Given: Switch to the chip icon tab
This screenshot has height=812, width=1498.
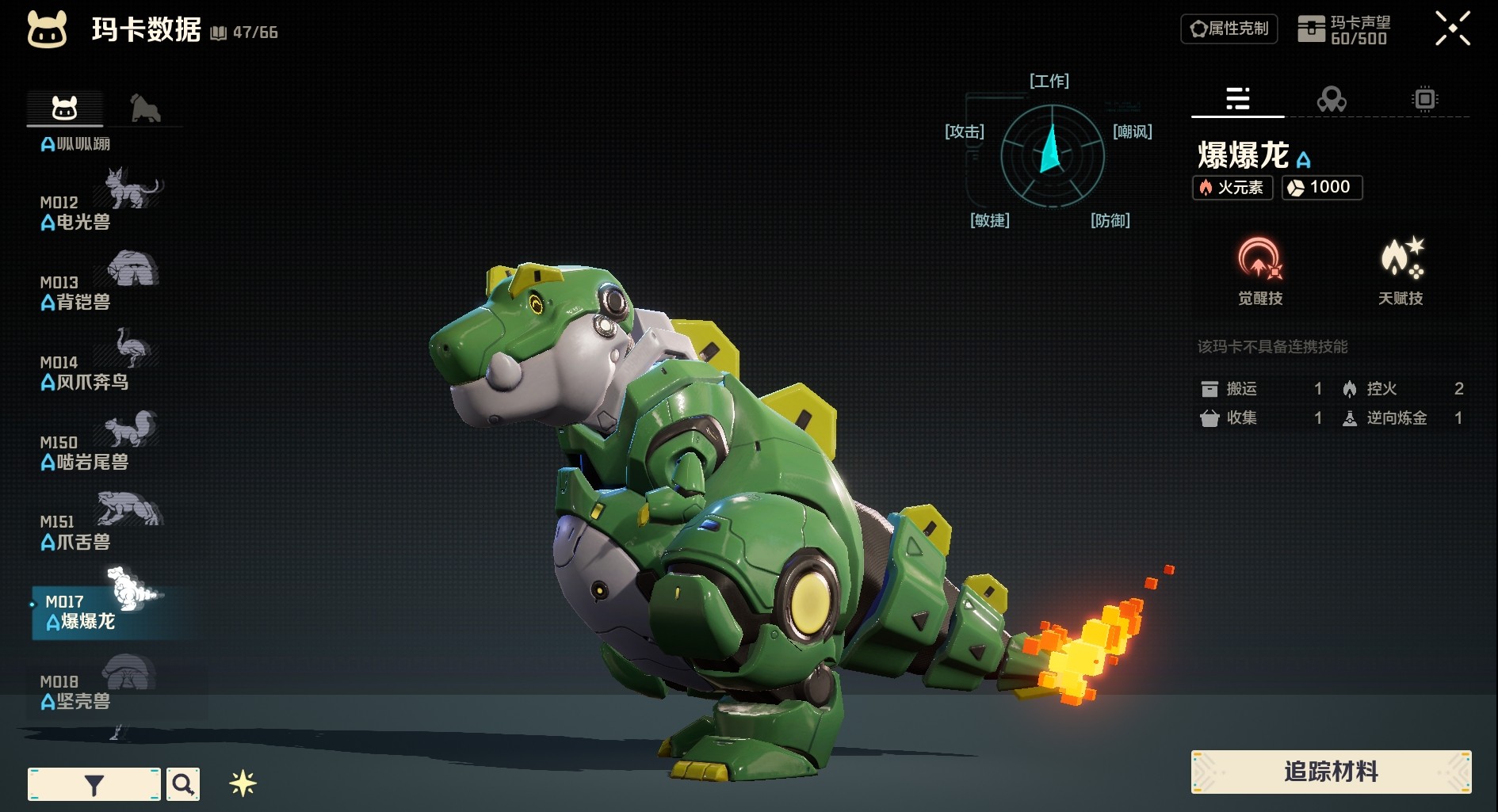Looking at the screenshot, I should pos(1424,99).
